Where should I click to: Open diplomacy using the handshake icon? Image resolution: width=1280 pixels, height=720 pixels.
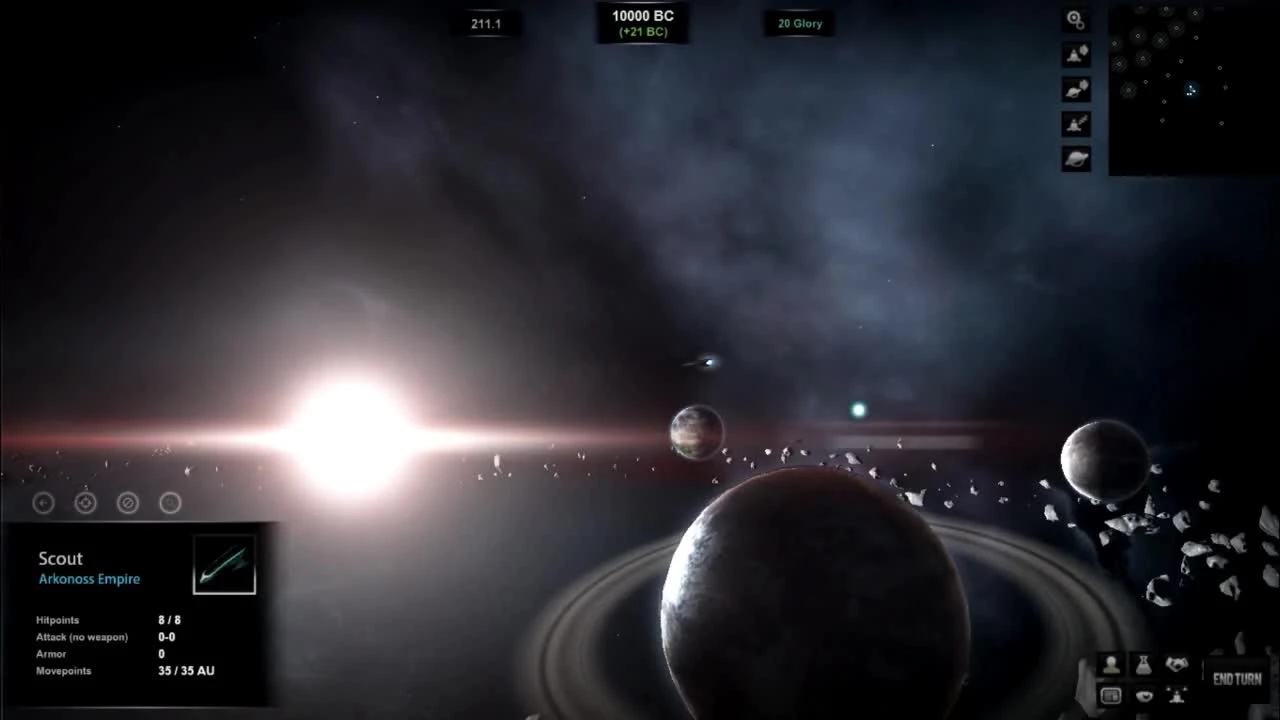tap(1176, 664)
